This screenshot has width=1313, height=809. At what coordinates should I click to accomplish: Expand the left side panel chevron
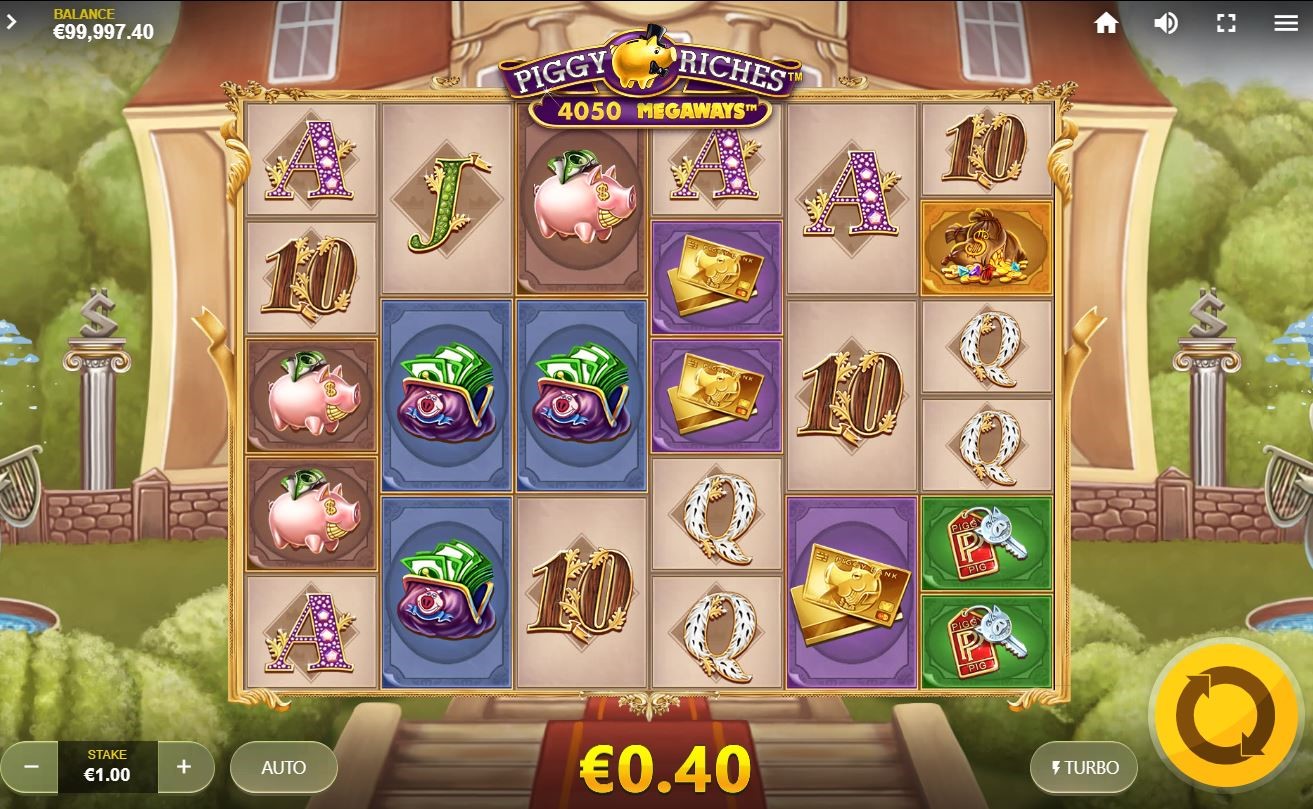13,20
